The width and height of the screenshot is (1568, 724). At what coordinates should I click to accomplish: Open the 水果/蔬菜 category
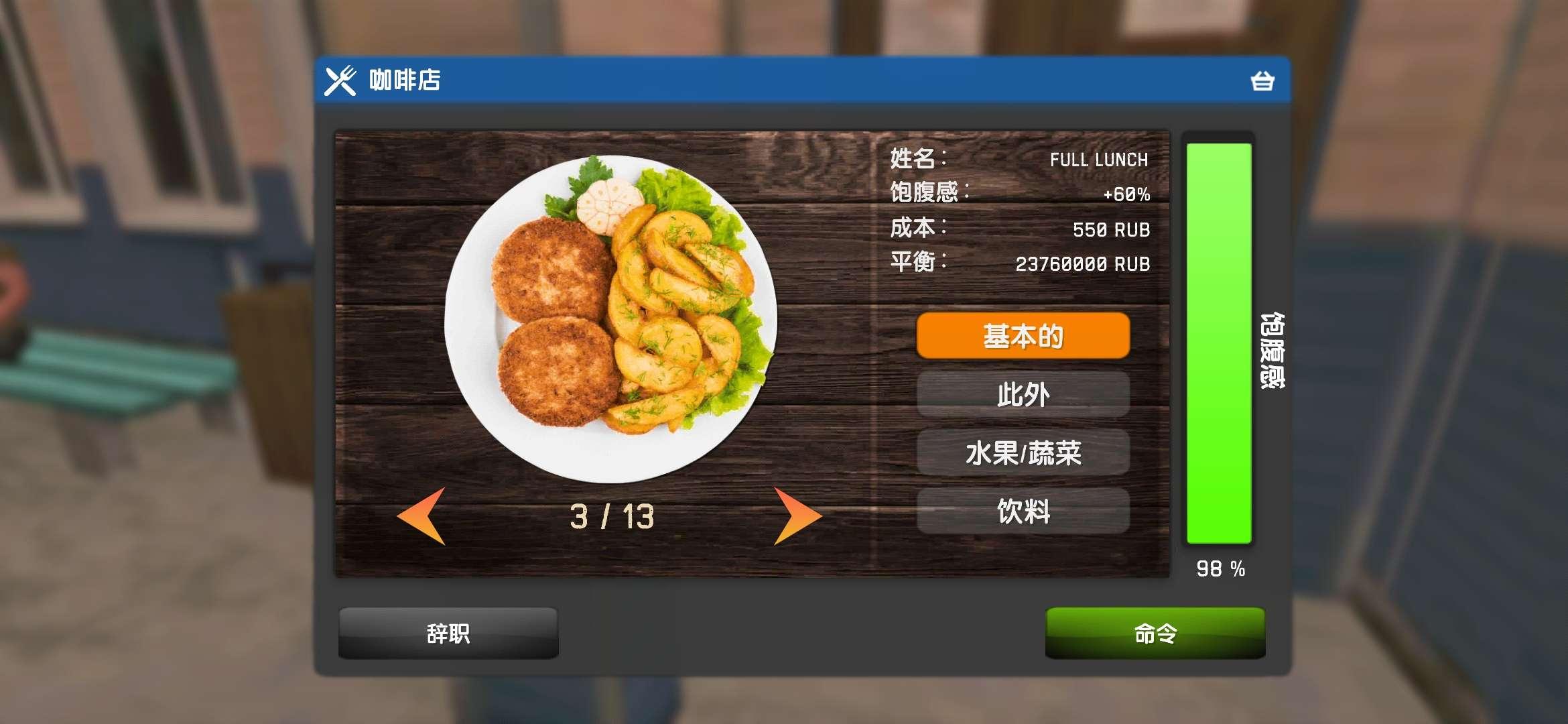pos(1023,452)
